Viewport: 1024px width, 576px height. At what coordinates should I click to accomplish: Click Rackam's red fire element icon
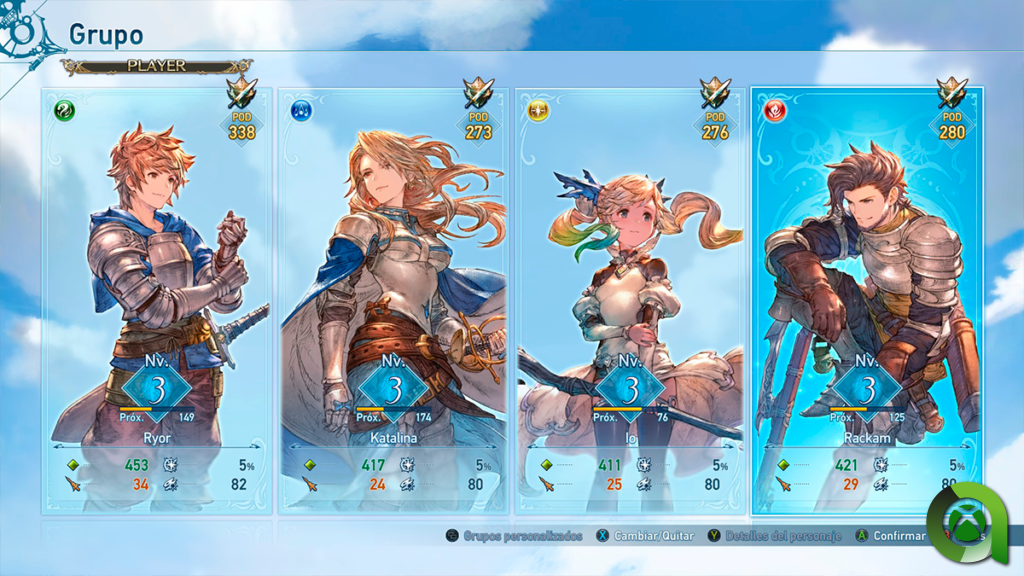point(775,111)
